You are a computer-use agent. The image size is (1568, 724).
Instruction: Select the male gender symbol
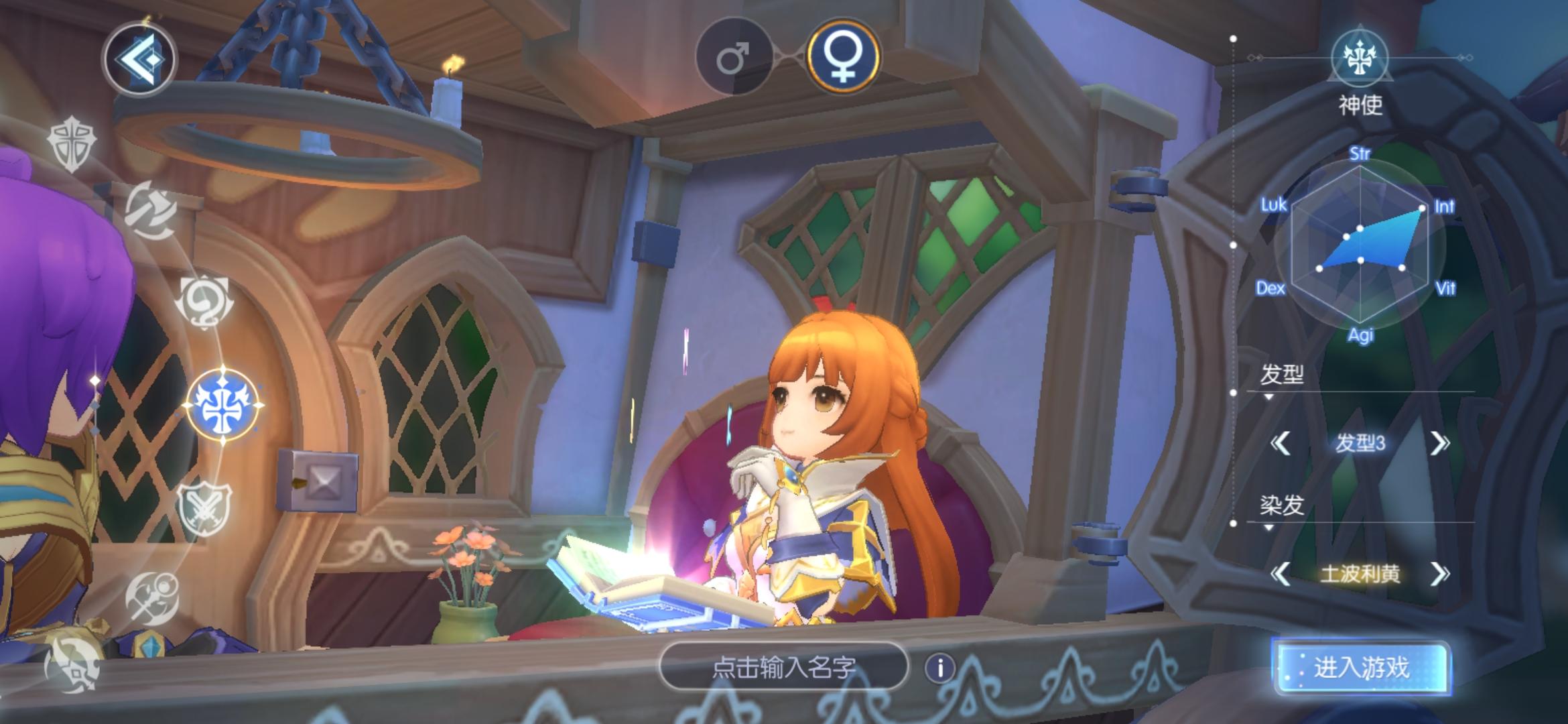click(x=733, y=56)
